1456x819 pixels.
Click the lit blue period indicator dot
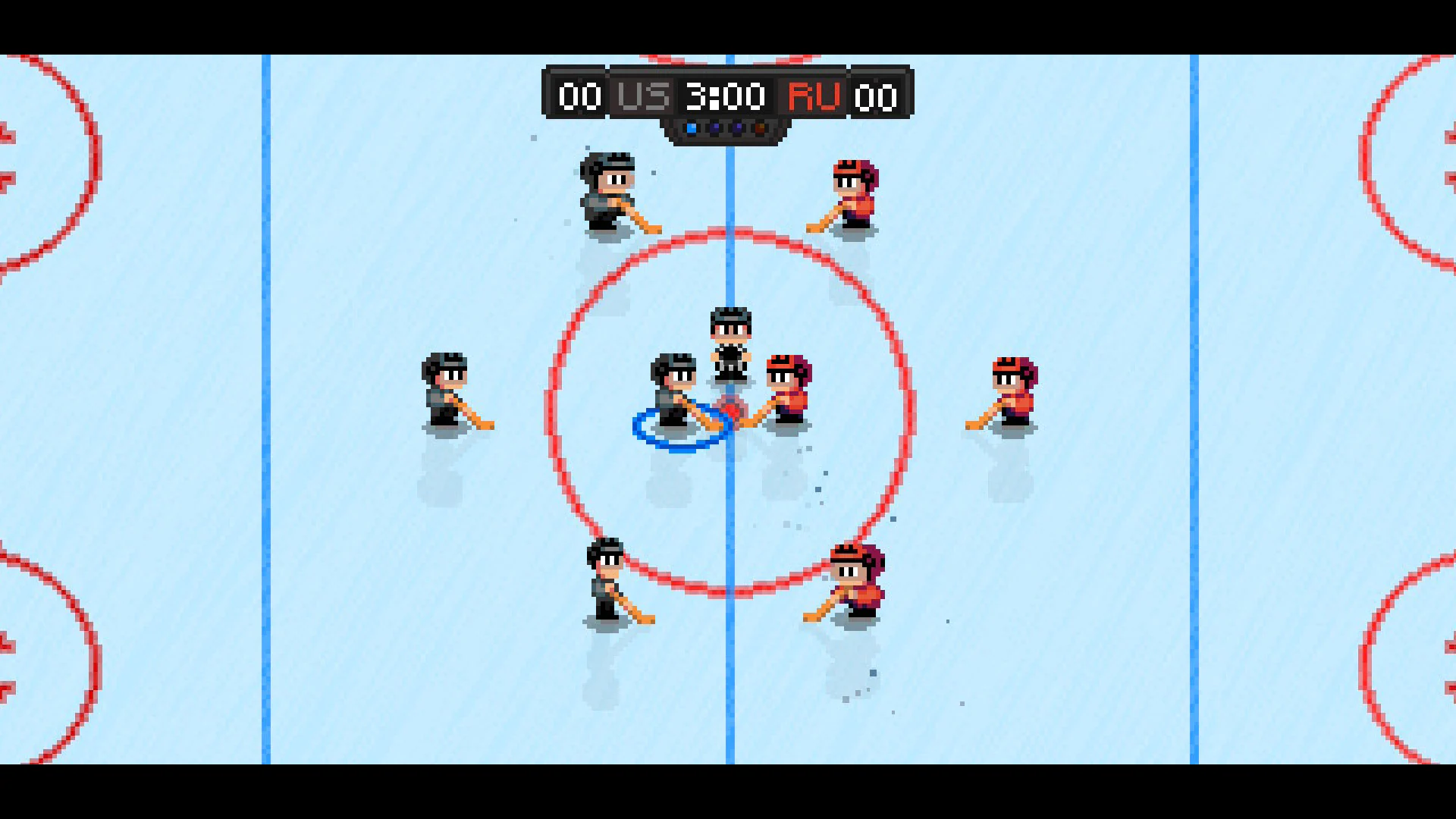[692, 127]
